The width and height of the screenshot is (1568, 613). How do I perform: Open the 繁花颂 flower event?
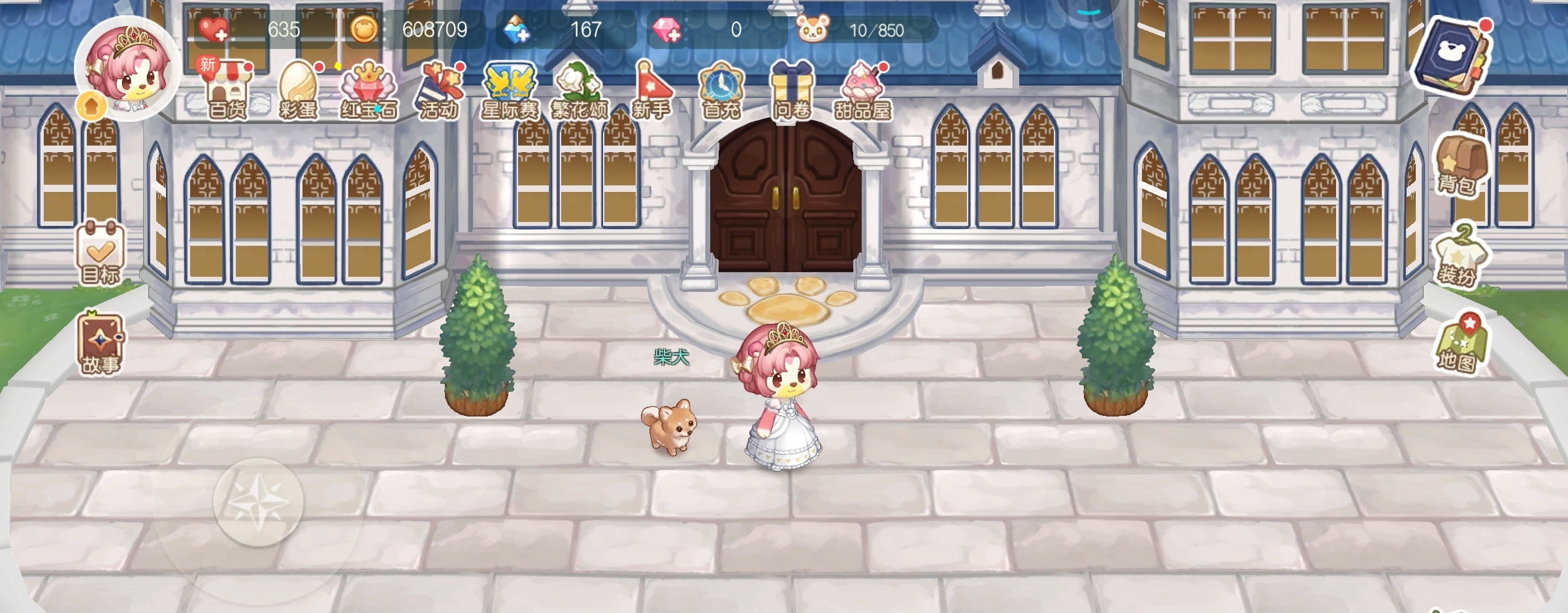pyautogui.click(x=580, y=91)
